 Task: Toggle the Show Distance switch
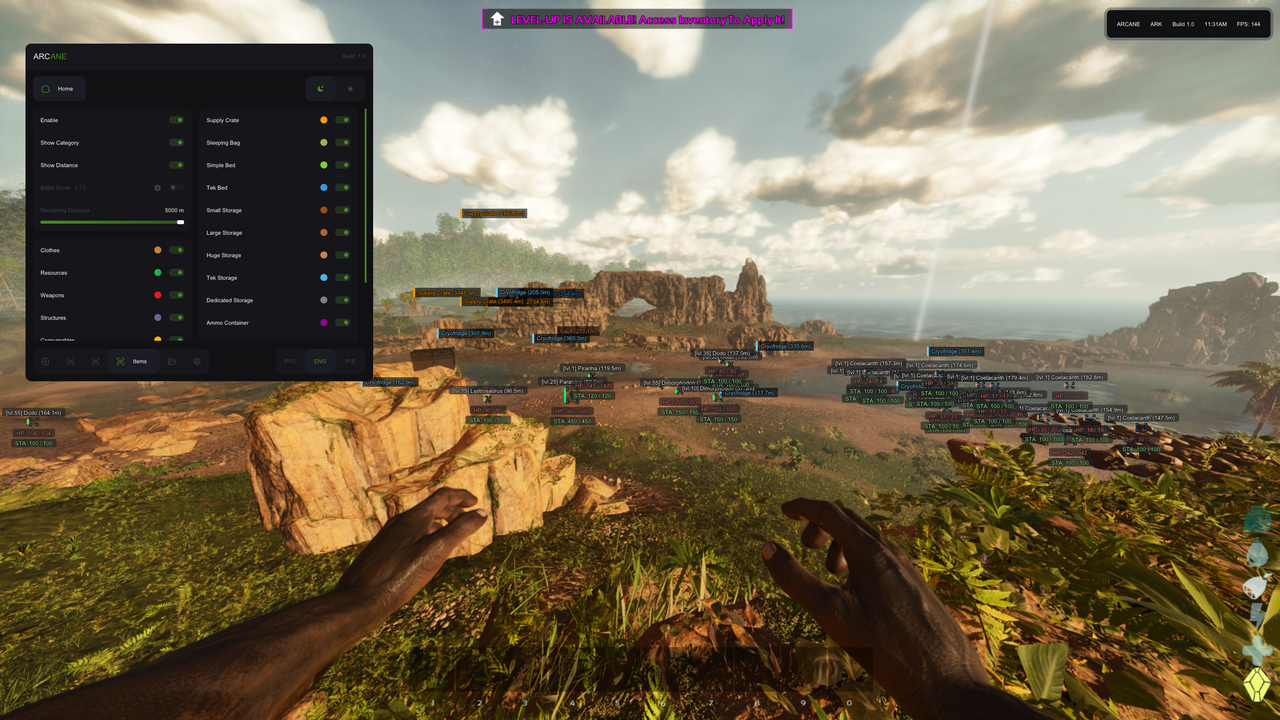[176, 165]
